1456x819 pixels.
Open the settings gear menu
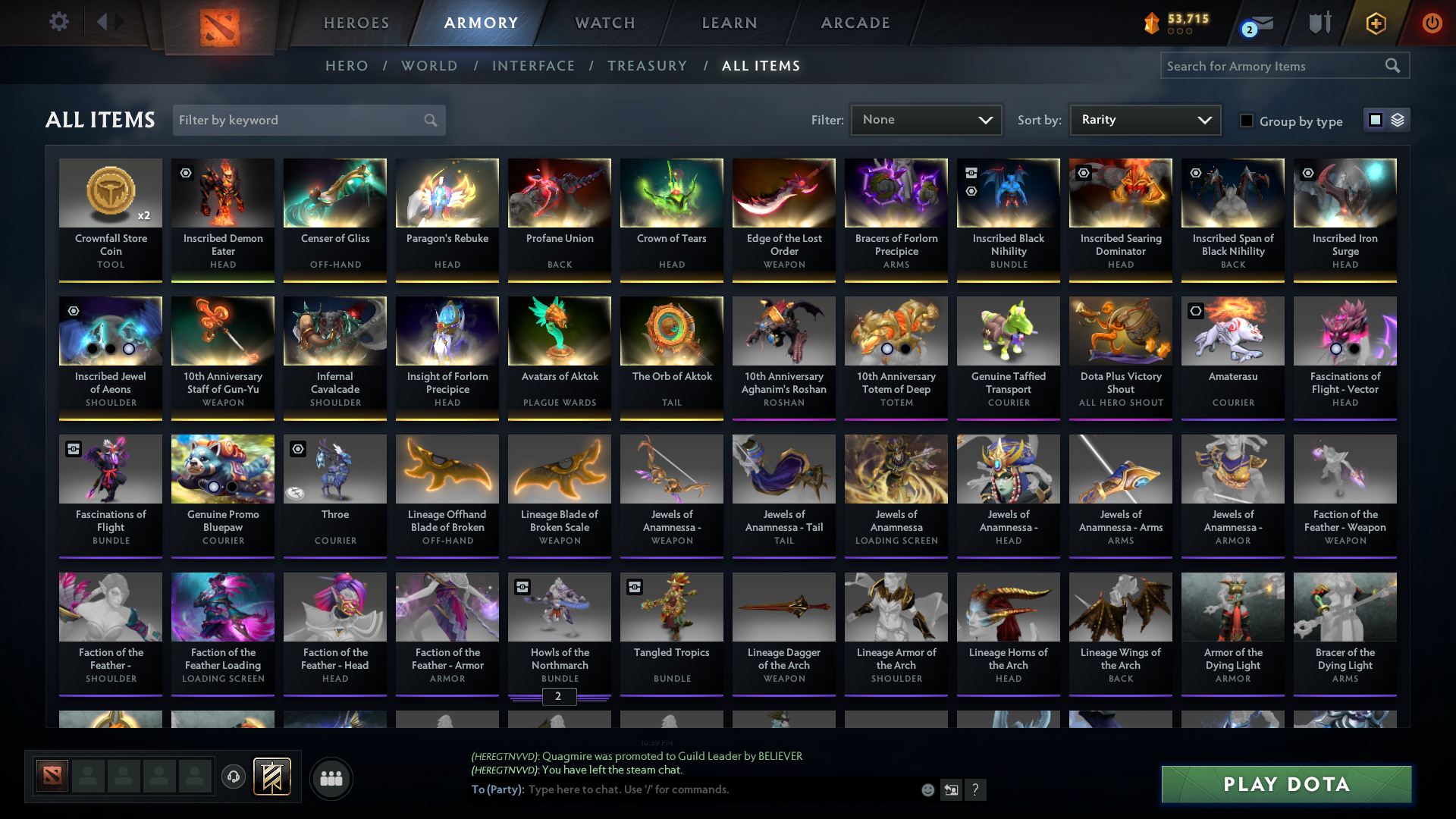[58, 22]
